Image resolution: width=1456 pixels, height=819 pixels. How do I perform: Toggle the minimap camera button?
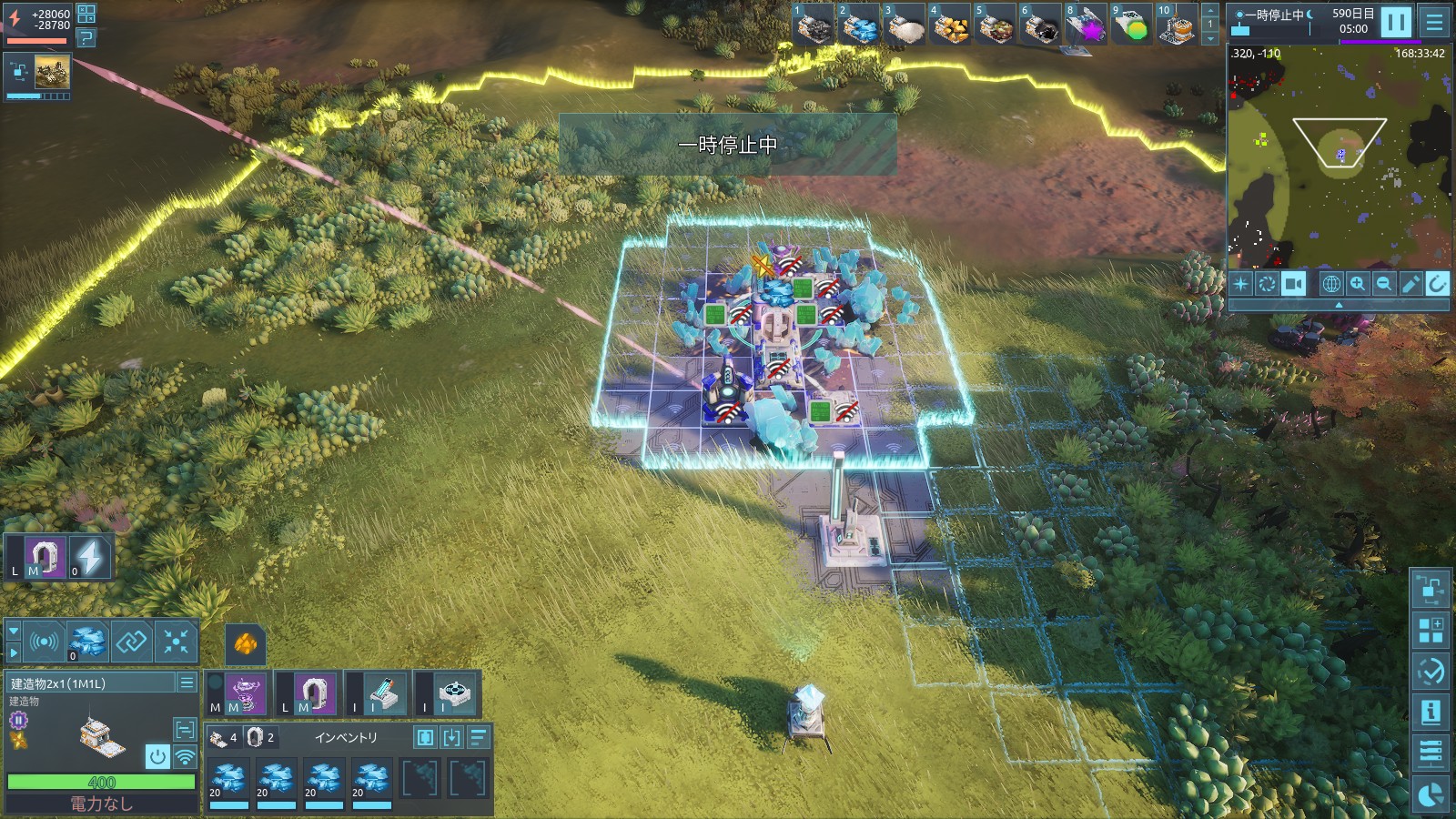[x=1293, y=284]
